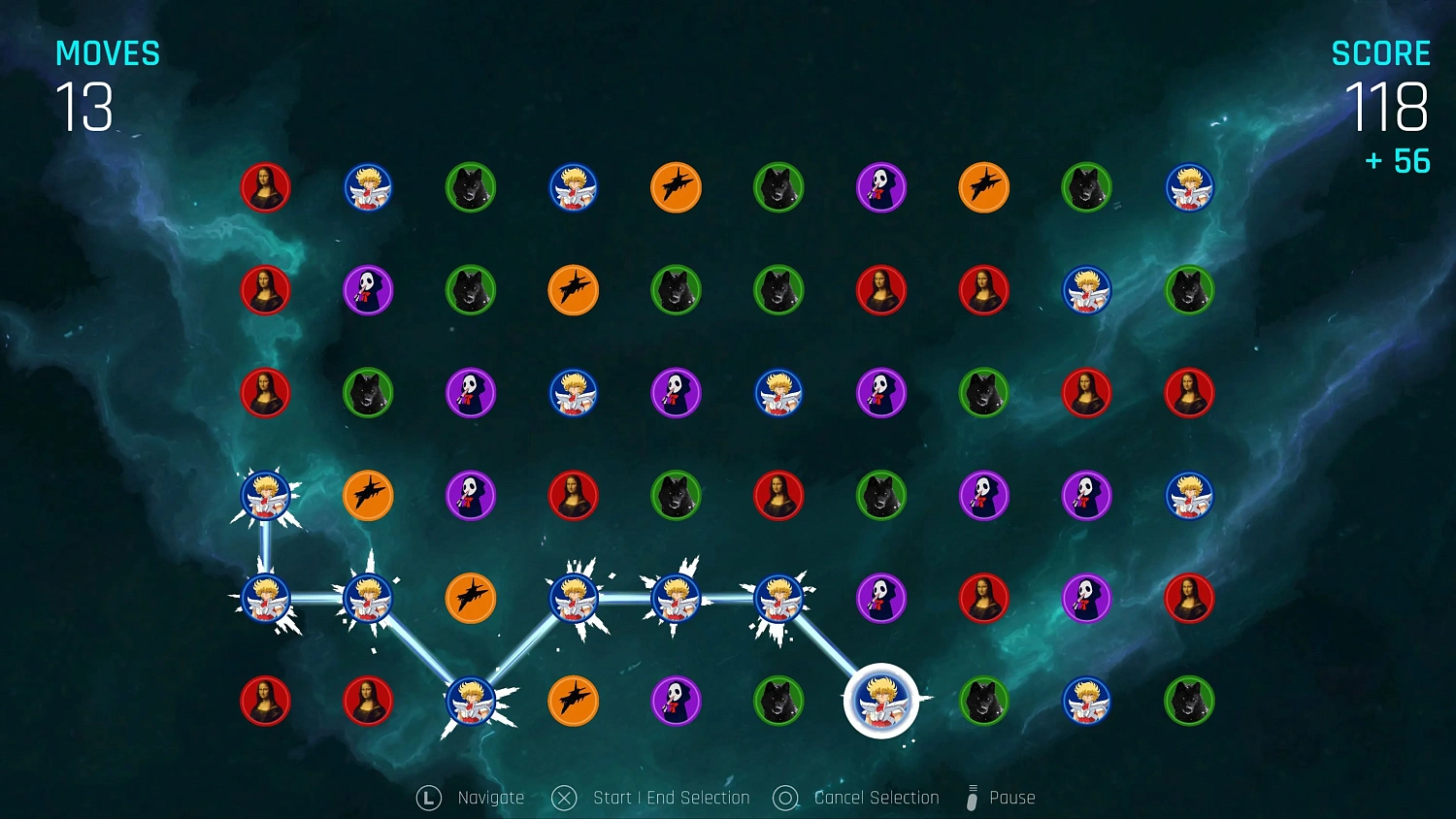
Task: Select the red Mona Lisa token at the bottom-left
Action: [265, 701]
